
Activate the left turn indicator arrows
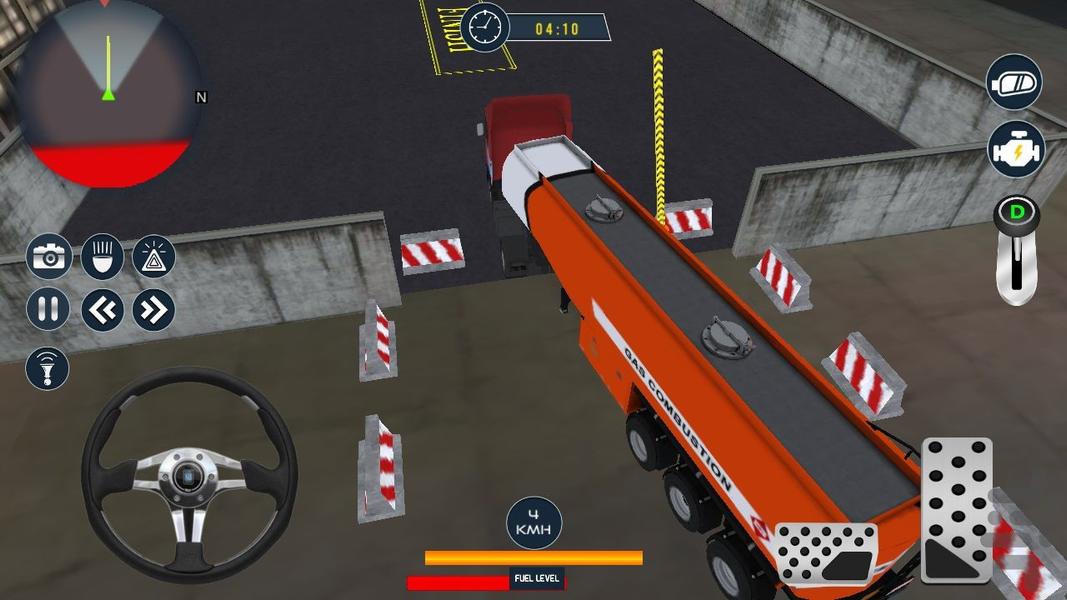click(102, 309)
